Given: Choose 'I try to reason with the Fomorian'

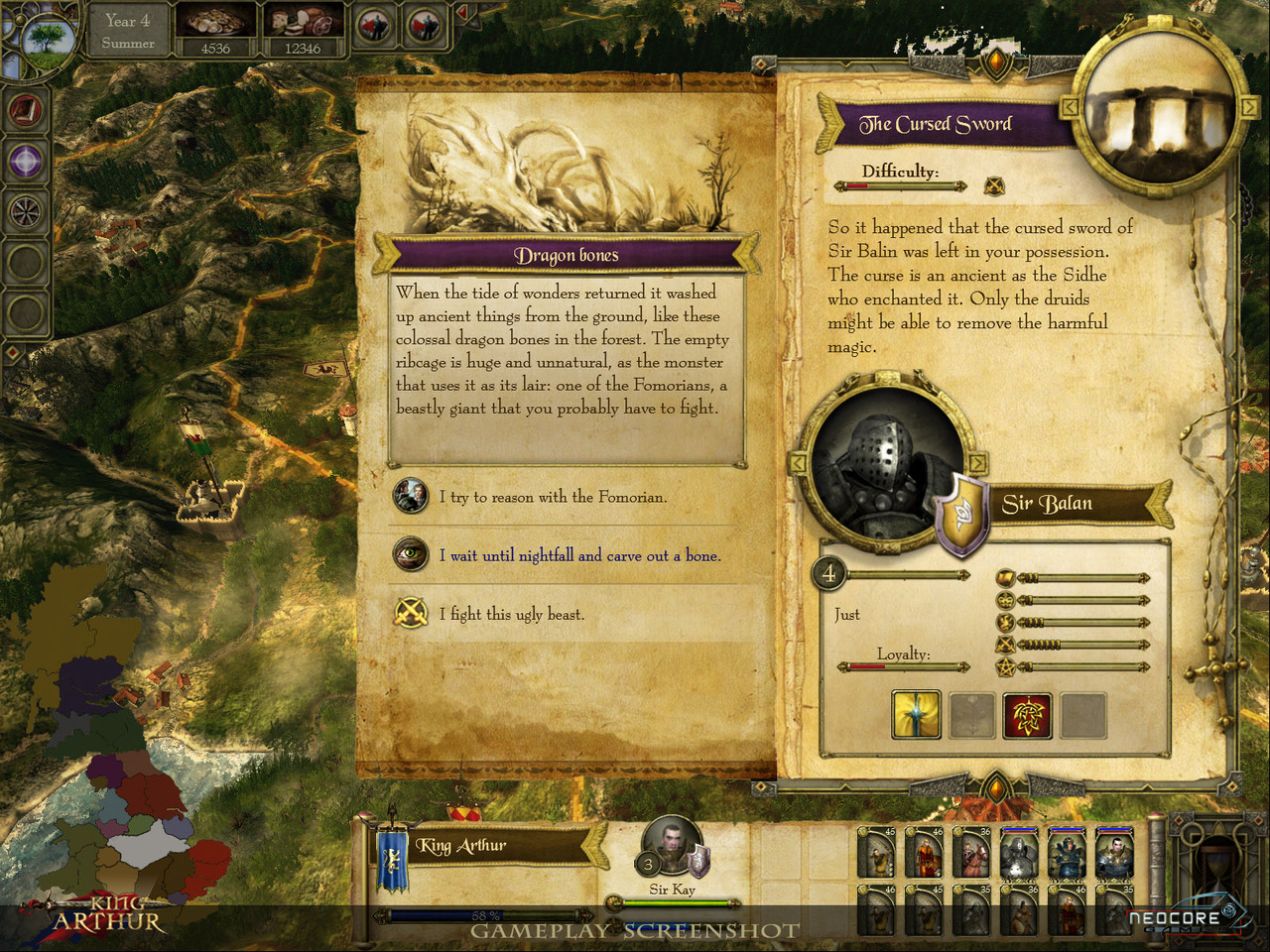Looking at the screenshot, I should (x=553, y=497).
